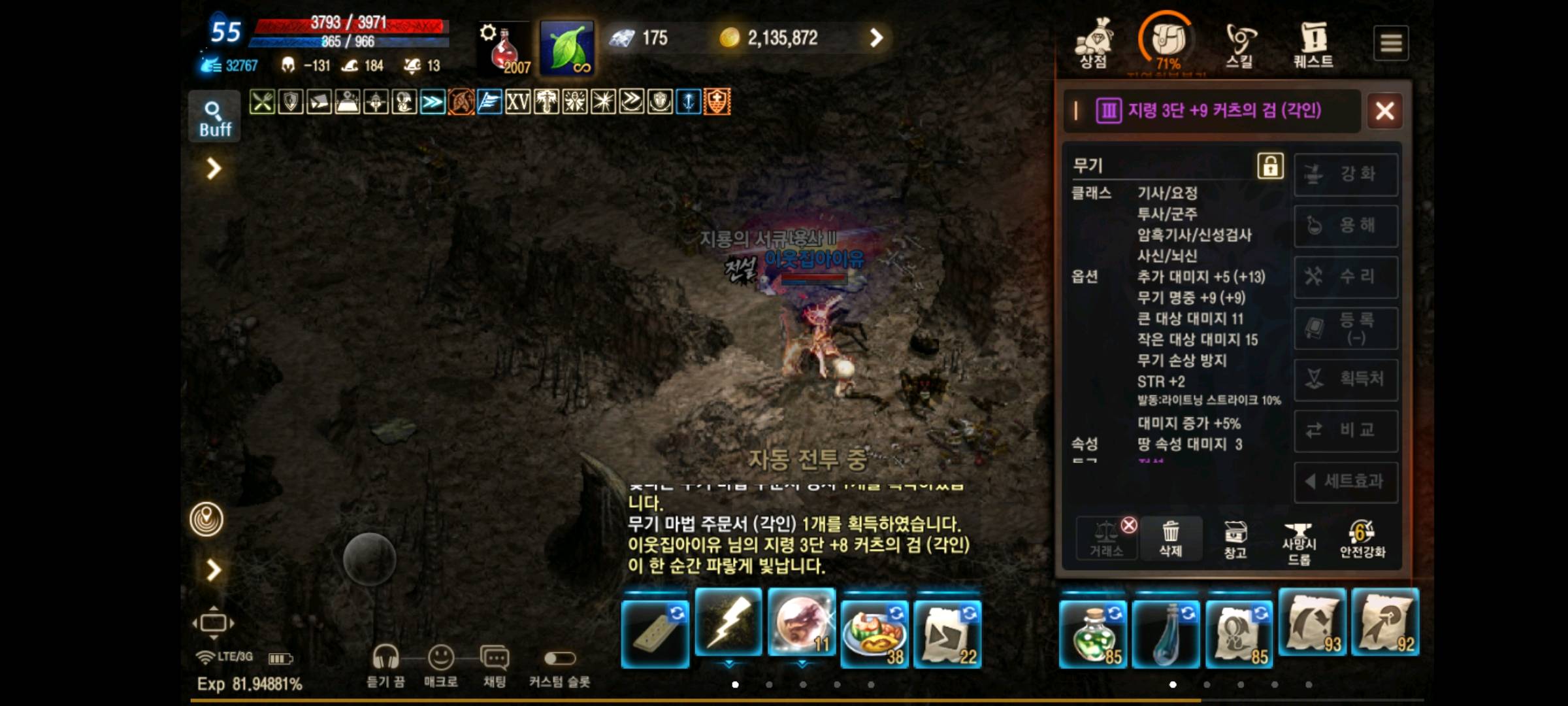Open the 상점 (shop) icon
The width and height of the screenshot is (1568, 706).
1093,41
